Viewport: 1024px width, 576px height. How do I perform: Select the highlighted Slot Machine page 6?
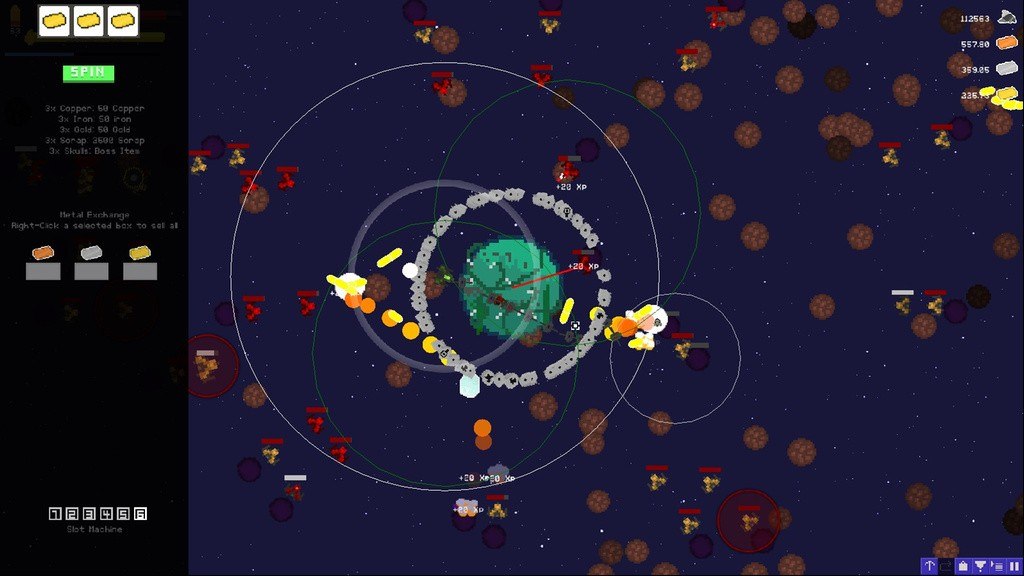[140, 514]
